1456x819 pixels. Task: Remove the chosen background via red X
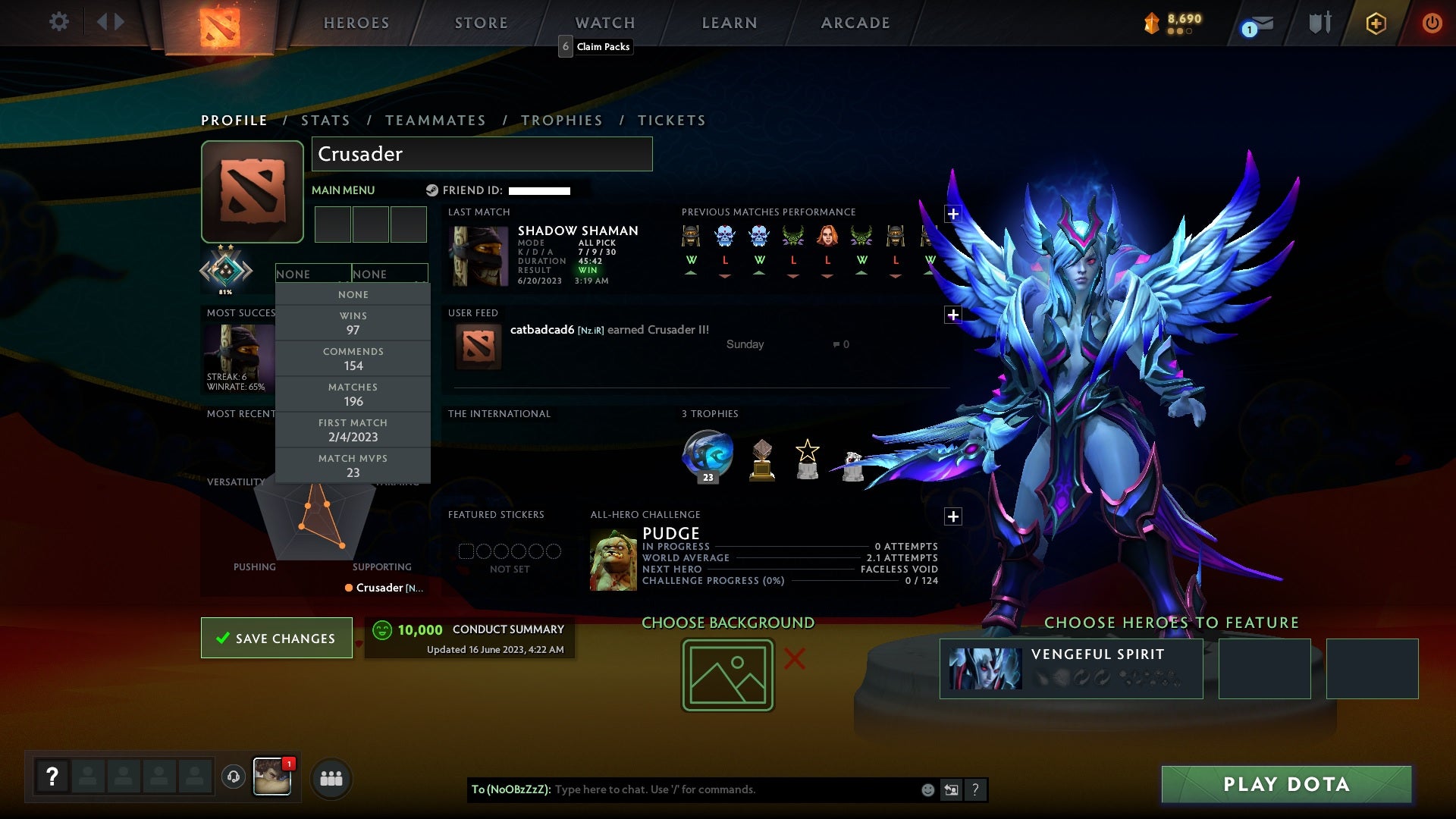795,659
